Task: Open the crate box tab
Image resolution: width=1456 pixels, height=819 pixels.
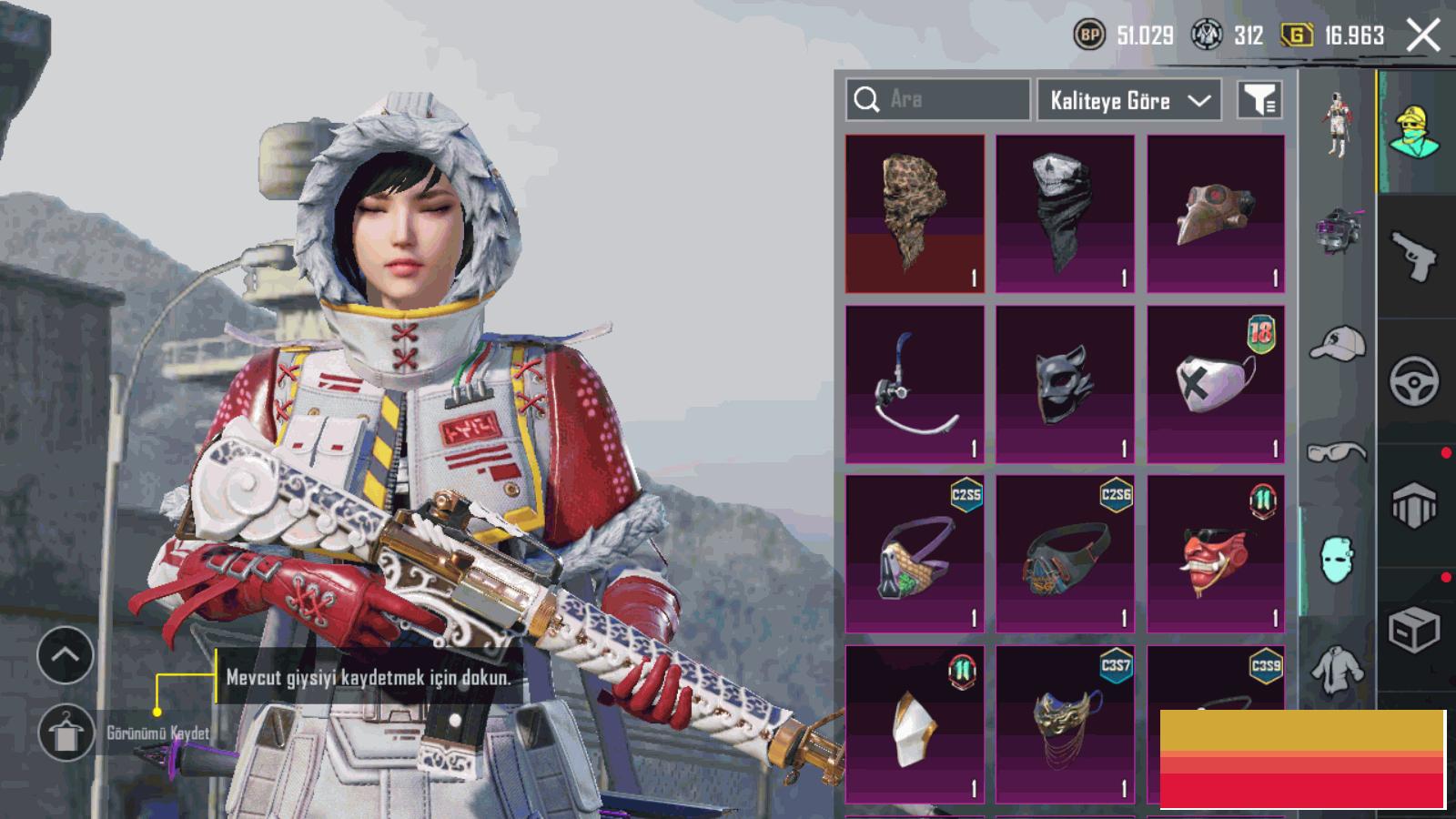Action: [1414, 629]
